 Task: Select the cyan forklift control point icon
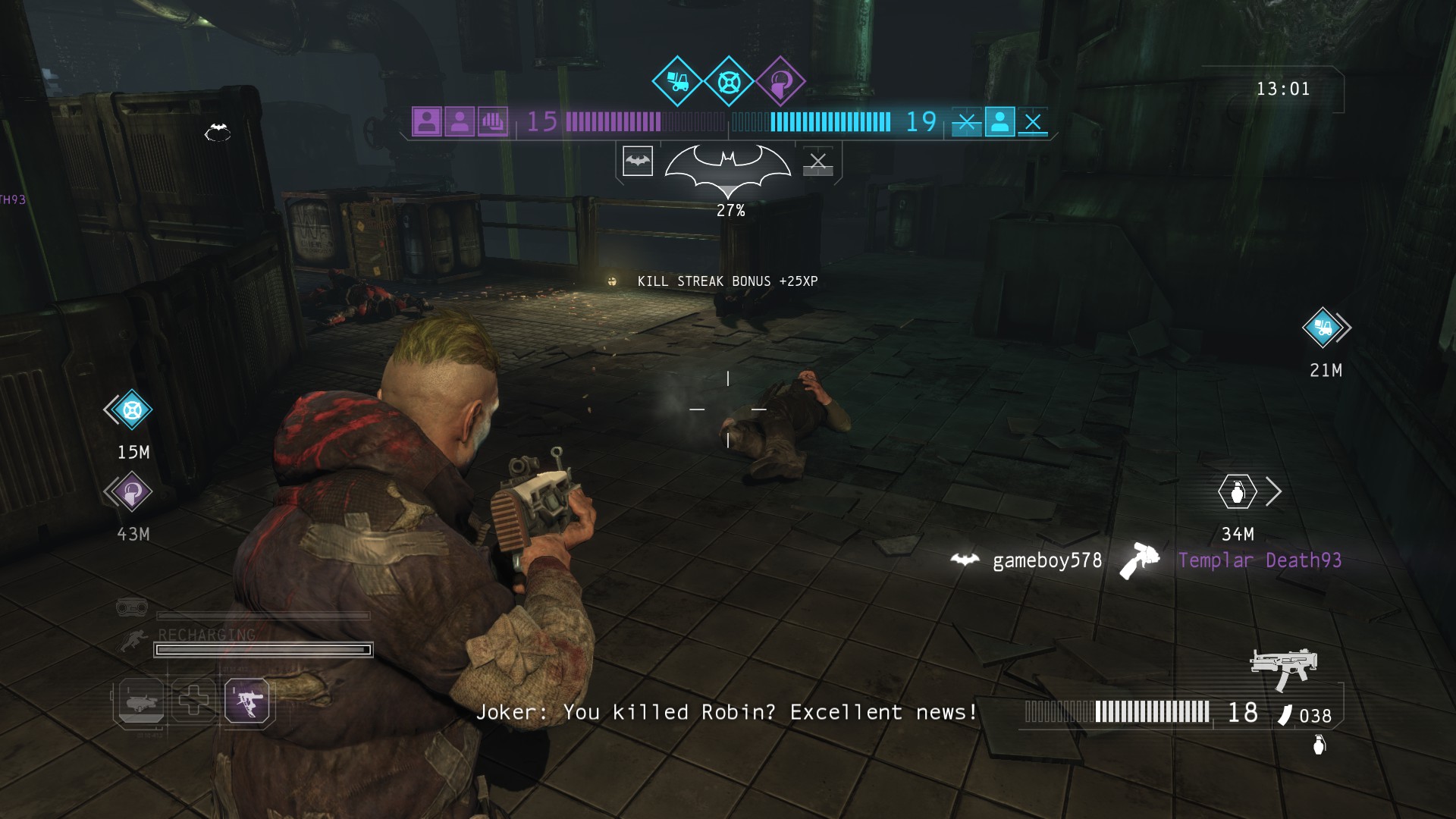pos(677,80)
